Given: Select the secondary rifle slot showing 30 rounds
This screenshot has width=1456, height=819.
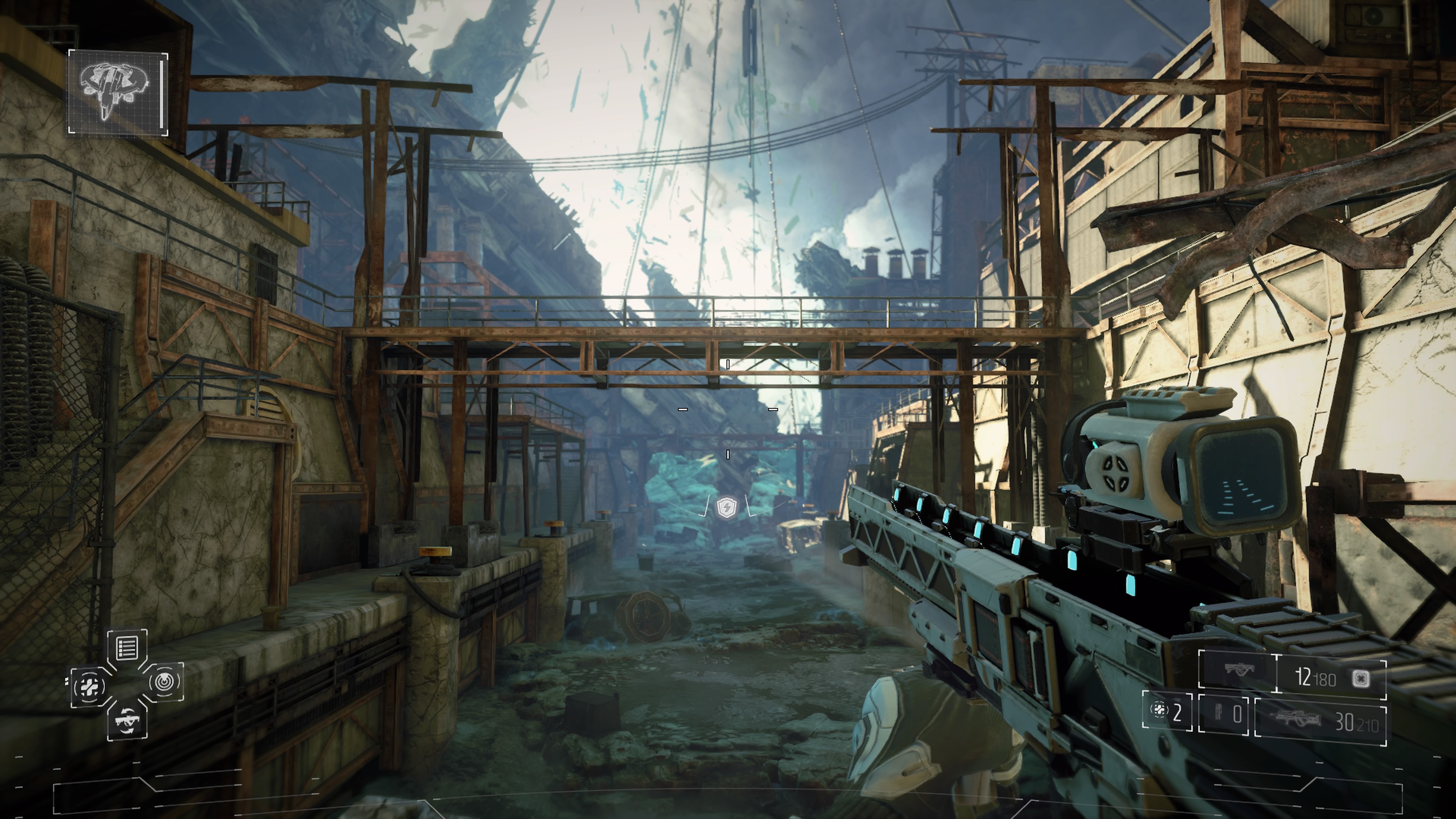Looking at the screenshot, I should click(x=1320, y=718).
